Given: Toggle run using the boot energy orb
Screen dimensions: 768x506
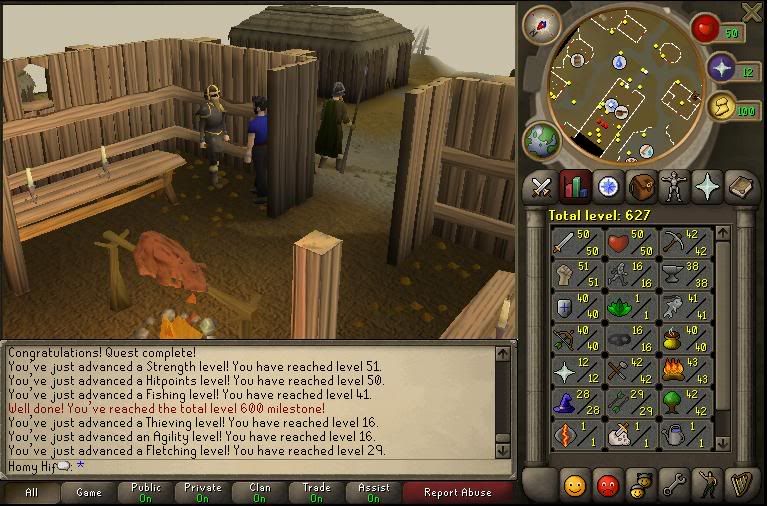Looking at the screenshot, I should tap(720, 107).
